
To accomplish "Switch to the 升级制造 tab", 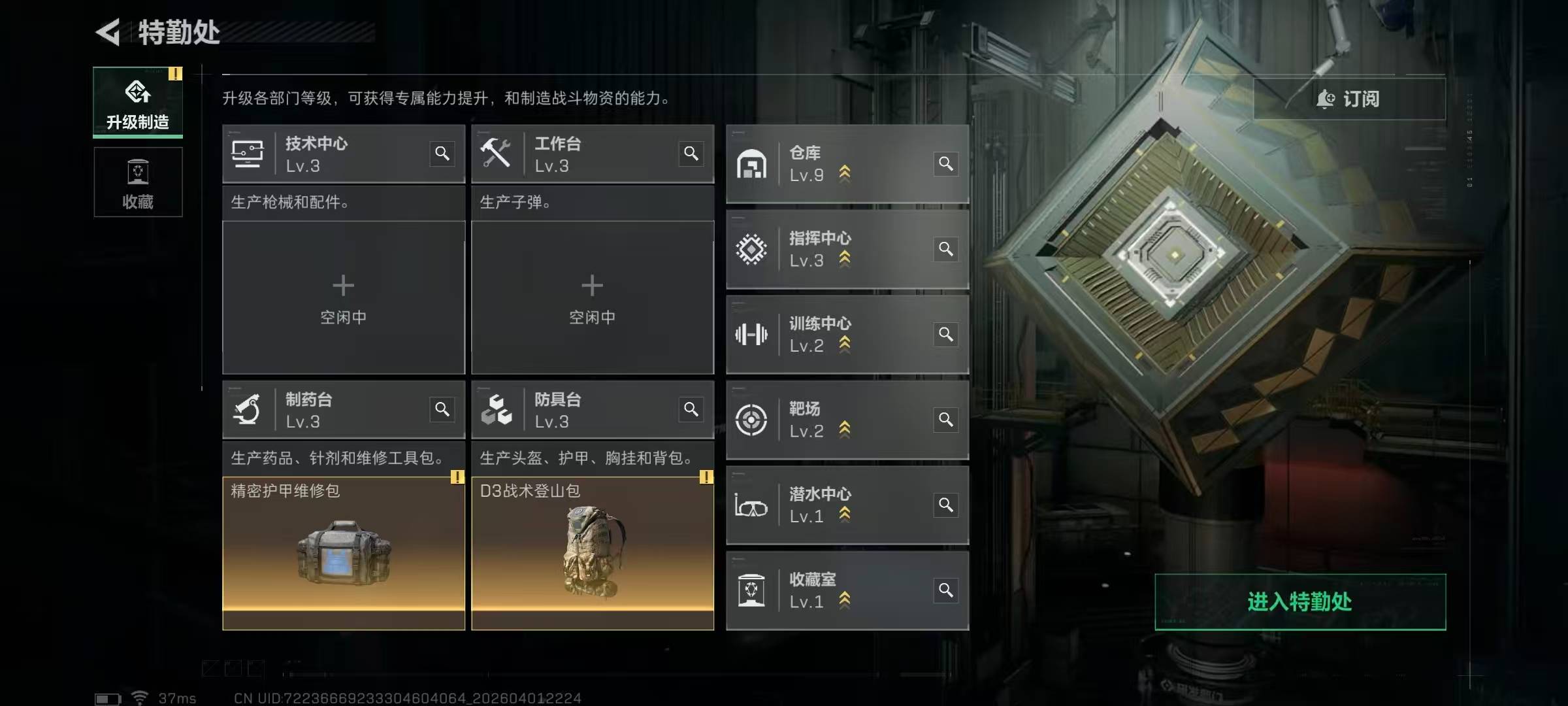I will [138, 103].
